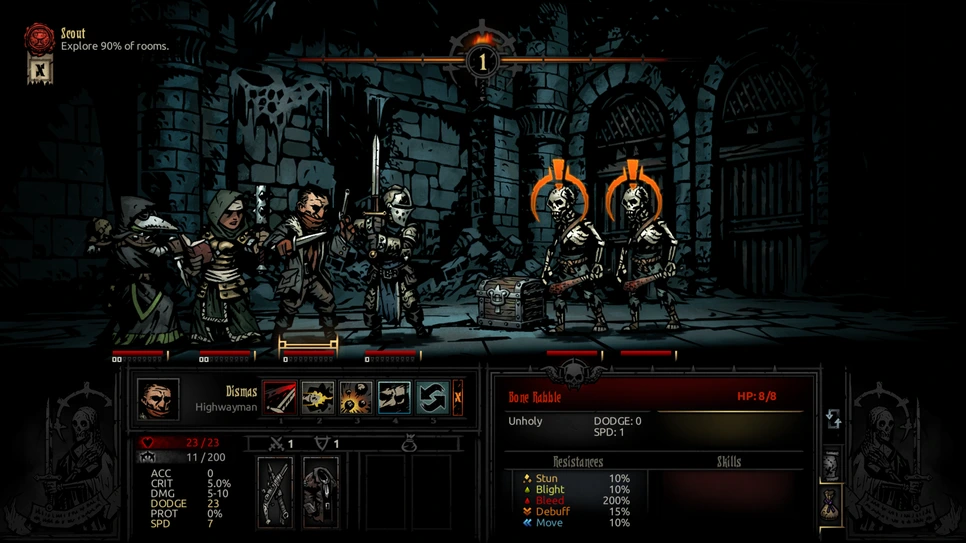Open the Scout quest seal
This screenshot has width=966, height=543.
click(x=39, y=39)
